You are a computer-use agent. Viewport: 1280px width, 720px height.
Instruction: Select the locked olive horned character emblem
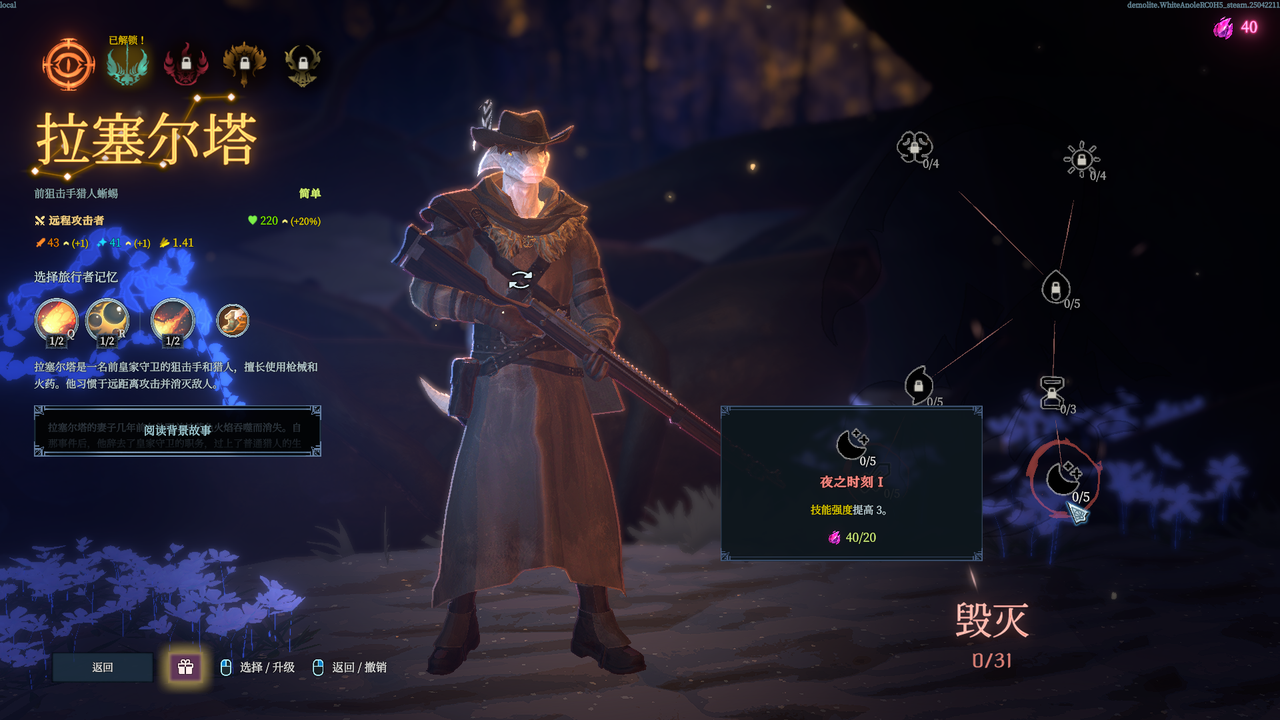click(x=302, y=66)
